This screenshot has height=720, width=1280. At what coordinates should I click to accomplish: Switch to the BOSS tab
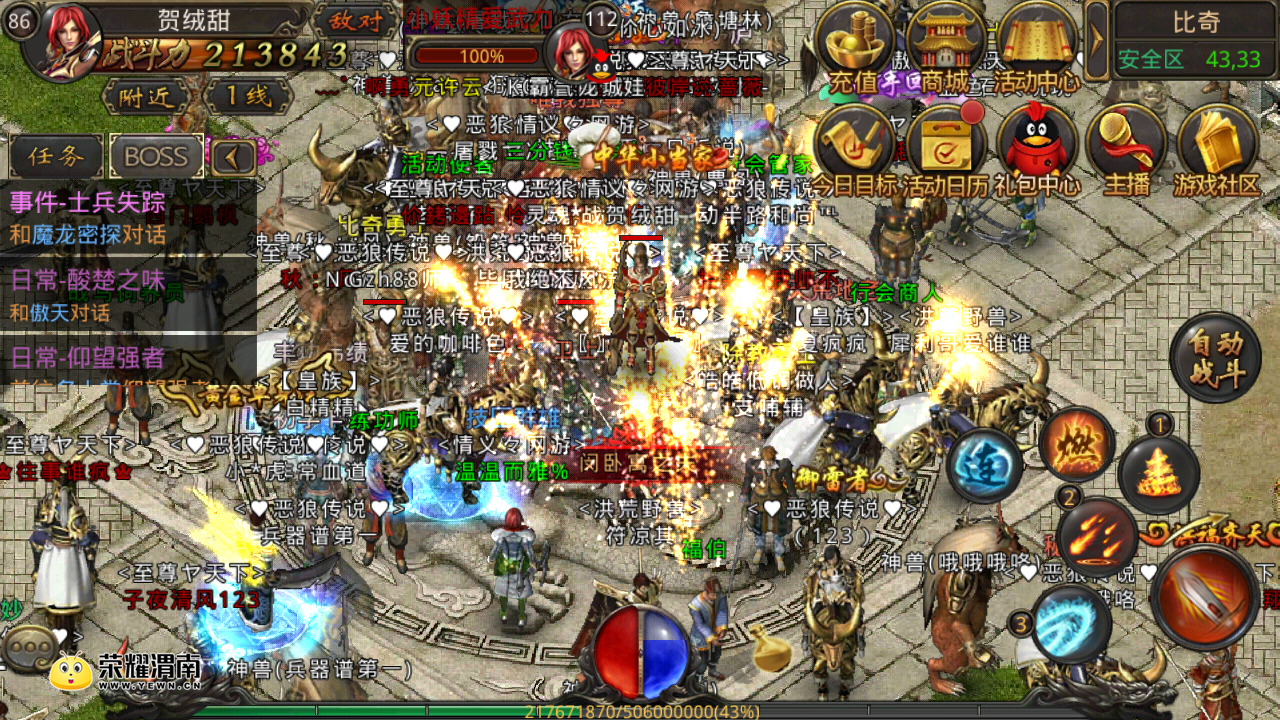pyautogui.click(x=156, y=156)
